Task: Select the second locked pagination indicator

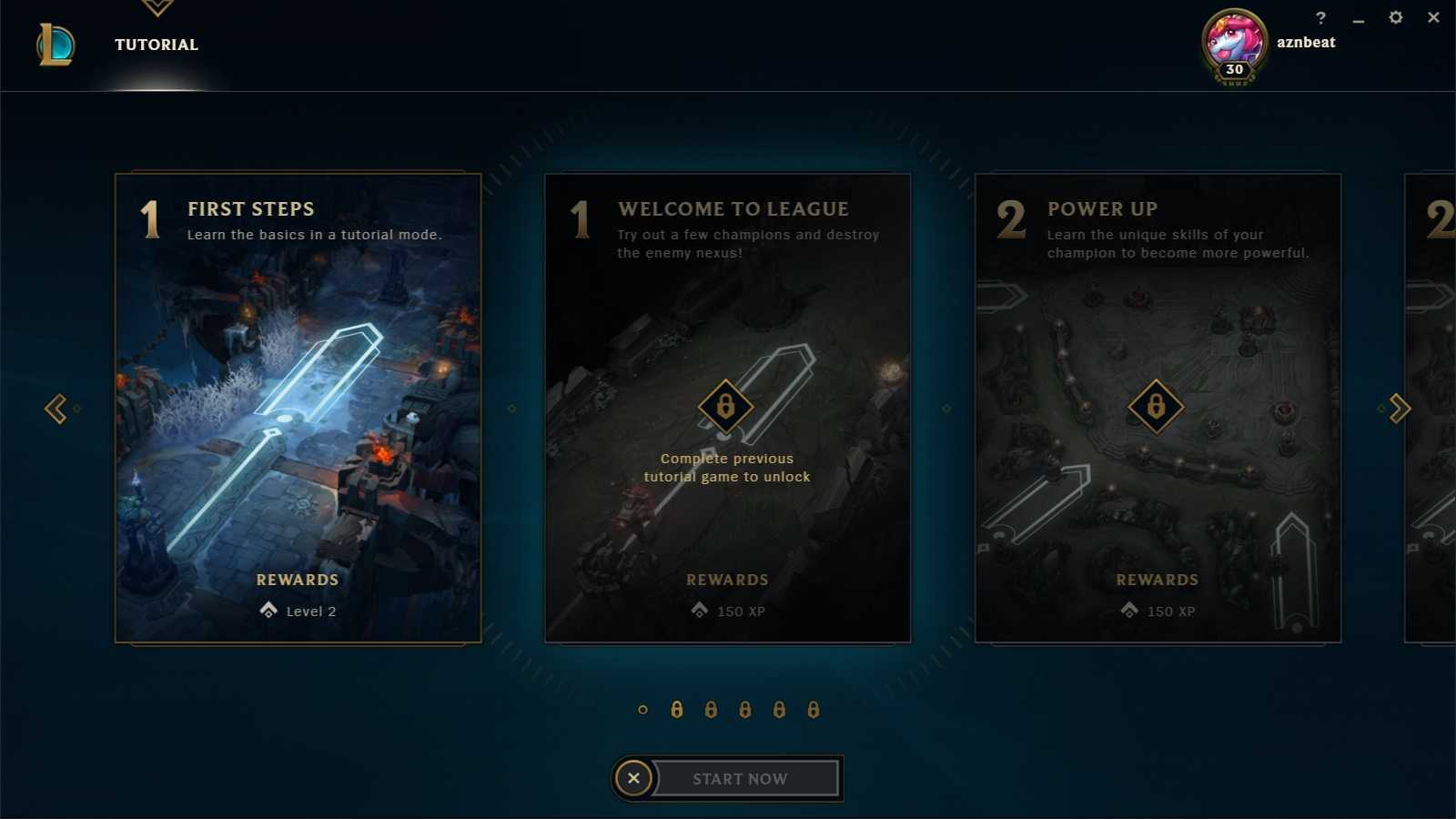Action: click(710, 709)
